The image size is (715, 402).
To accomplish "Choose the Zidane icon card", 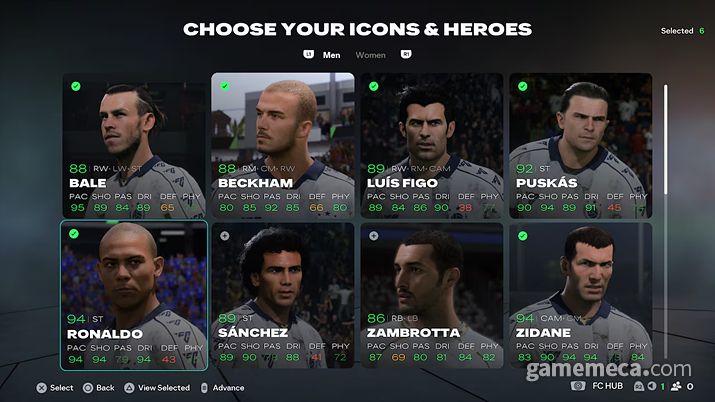I will tap(580, 295).
